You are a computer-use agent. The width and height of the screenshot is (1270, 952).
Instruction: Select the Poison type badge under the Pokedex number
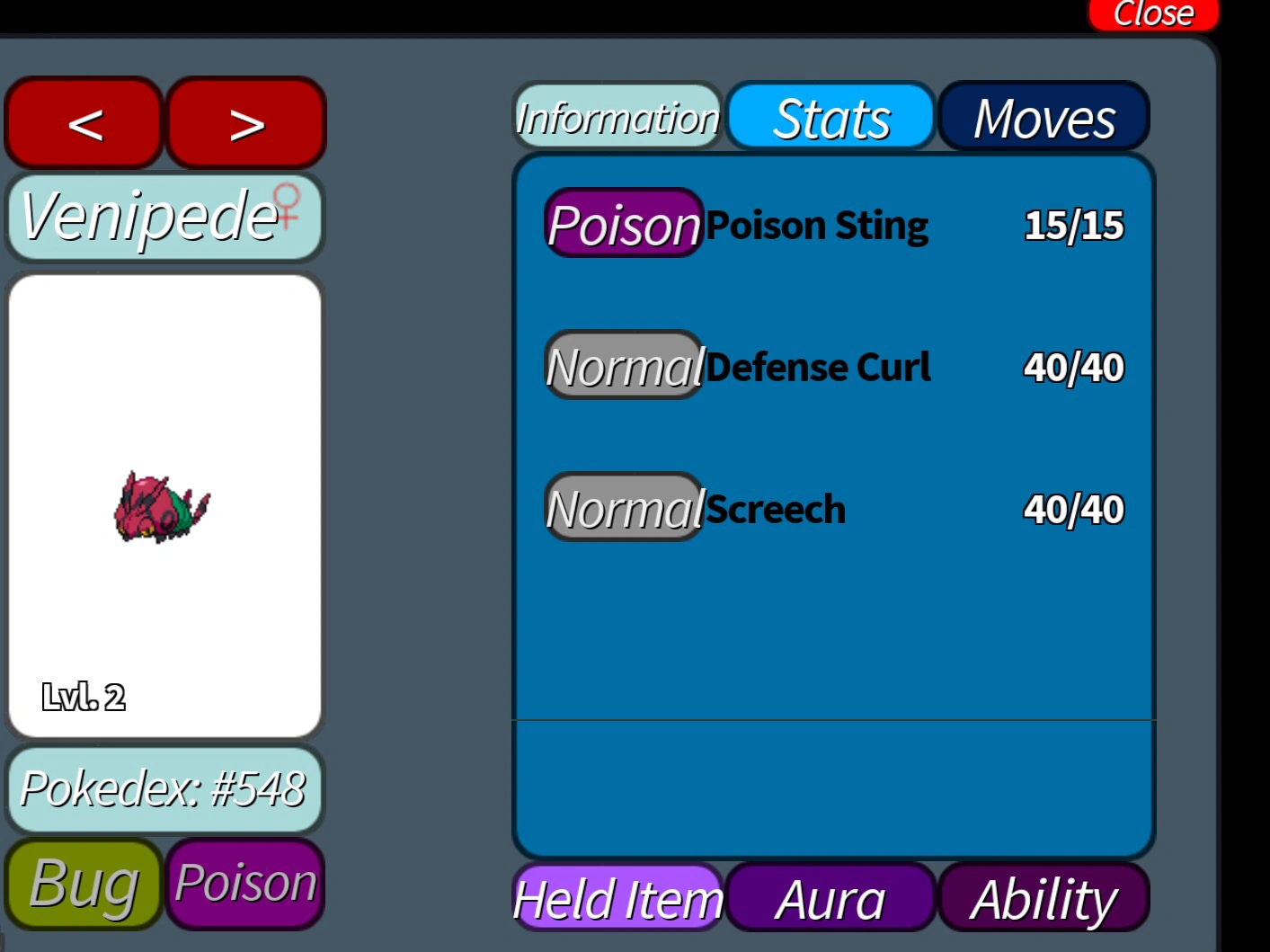[x=244, y=884]
